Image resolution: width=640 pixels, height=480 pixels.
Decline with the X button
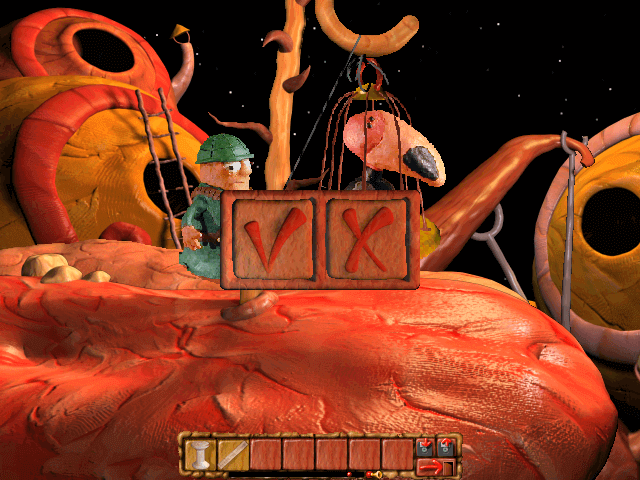(369, 240)
